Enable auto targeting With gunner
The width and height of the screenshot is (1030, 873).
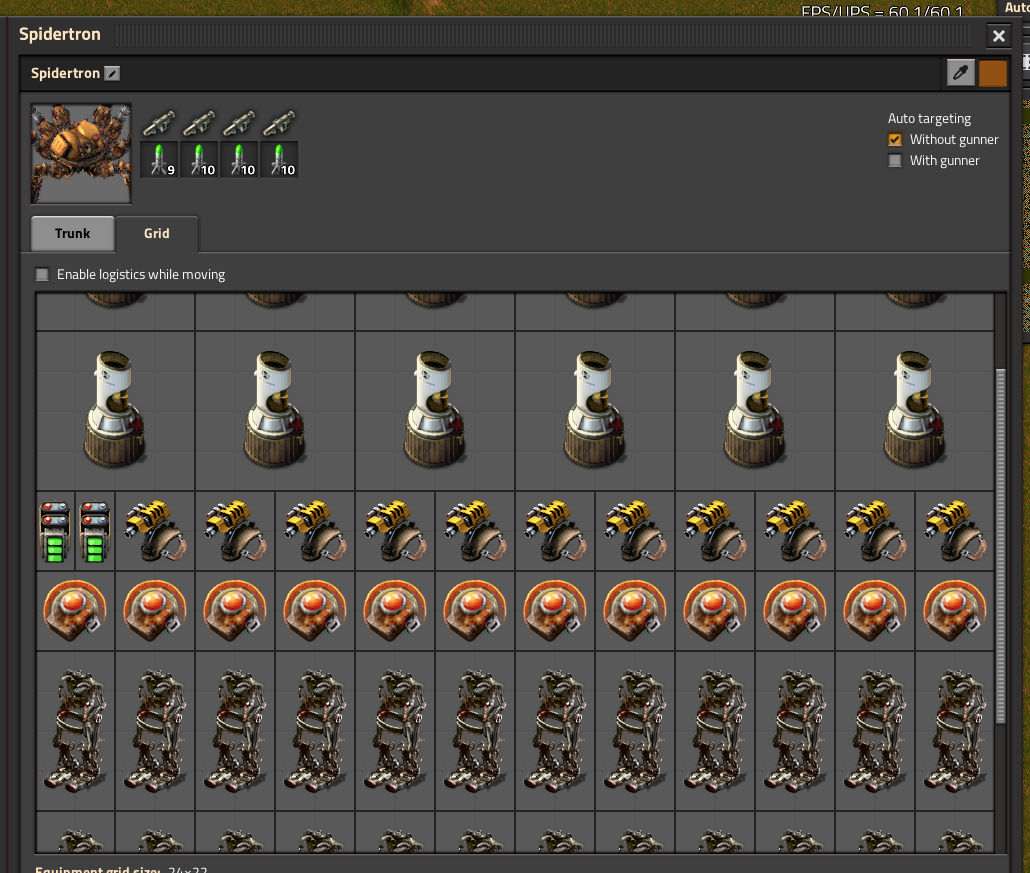(895, 161)
